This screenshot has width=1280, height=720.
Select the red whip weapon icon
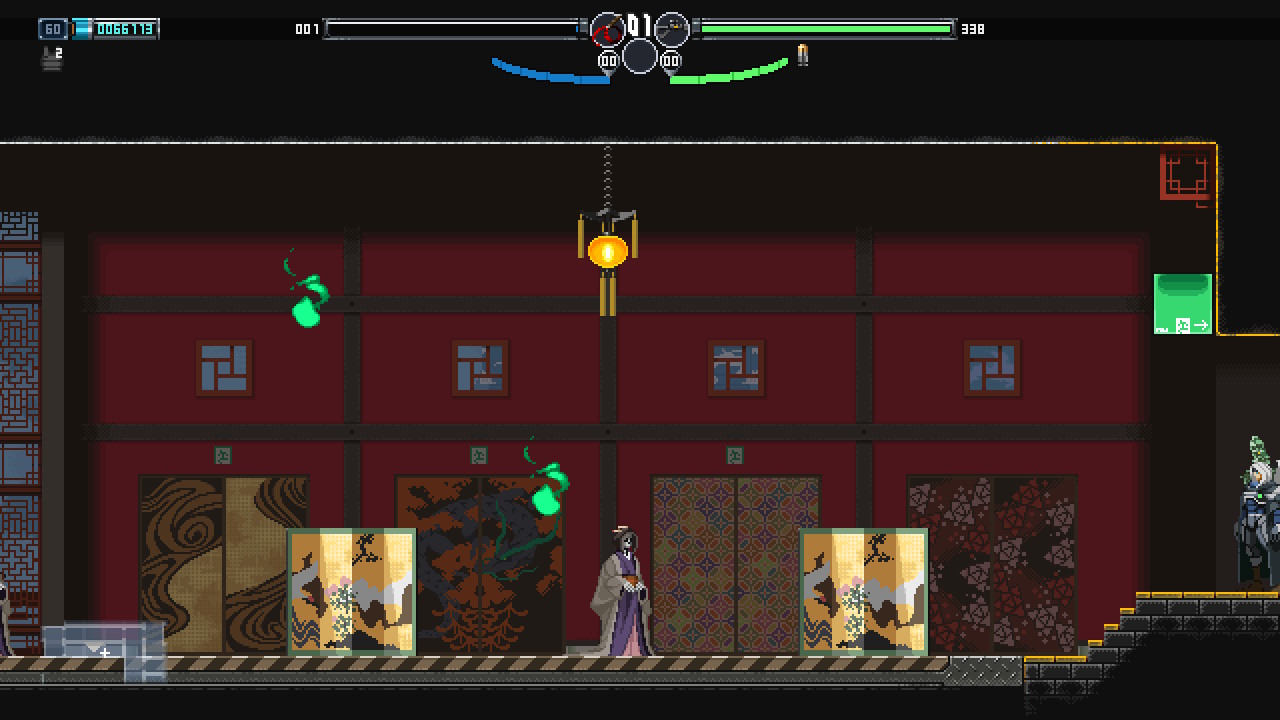pos(607,30)
